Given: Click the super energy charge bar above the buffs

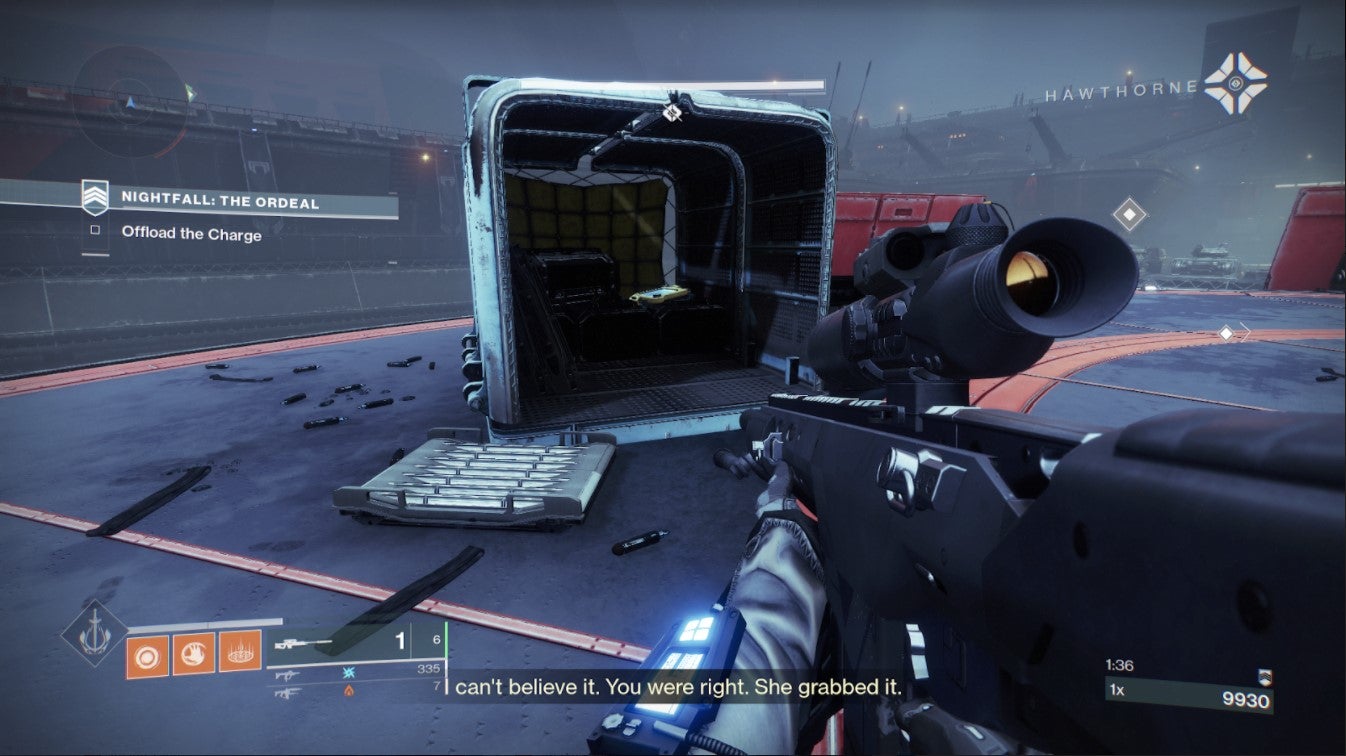Looking at the screenshot, I should tap(205, 622).
